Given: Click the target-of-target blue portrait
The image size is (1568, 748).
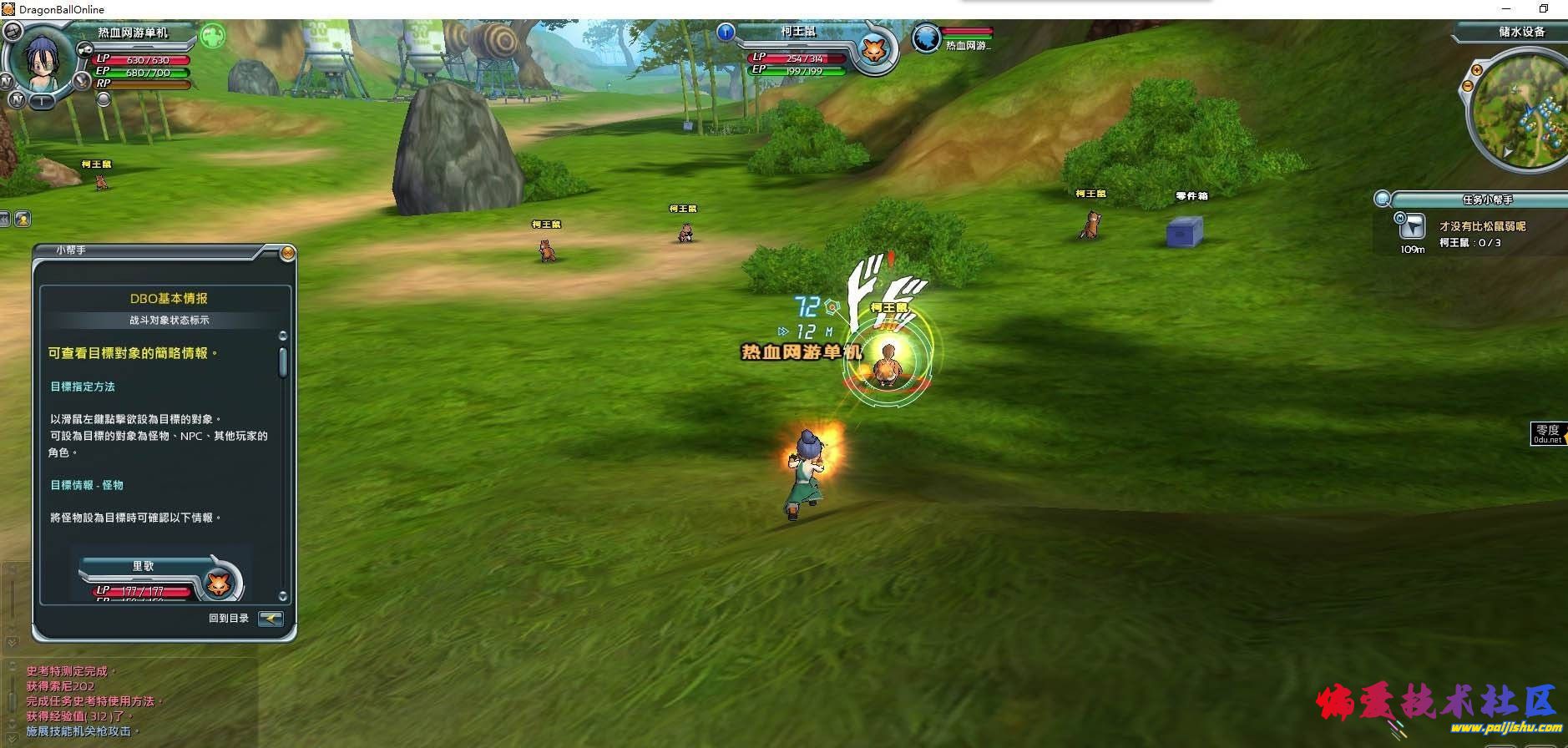Looking at the screenshot, I should pos(926,38).
